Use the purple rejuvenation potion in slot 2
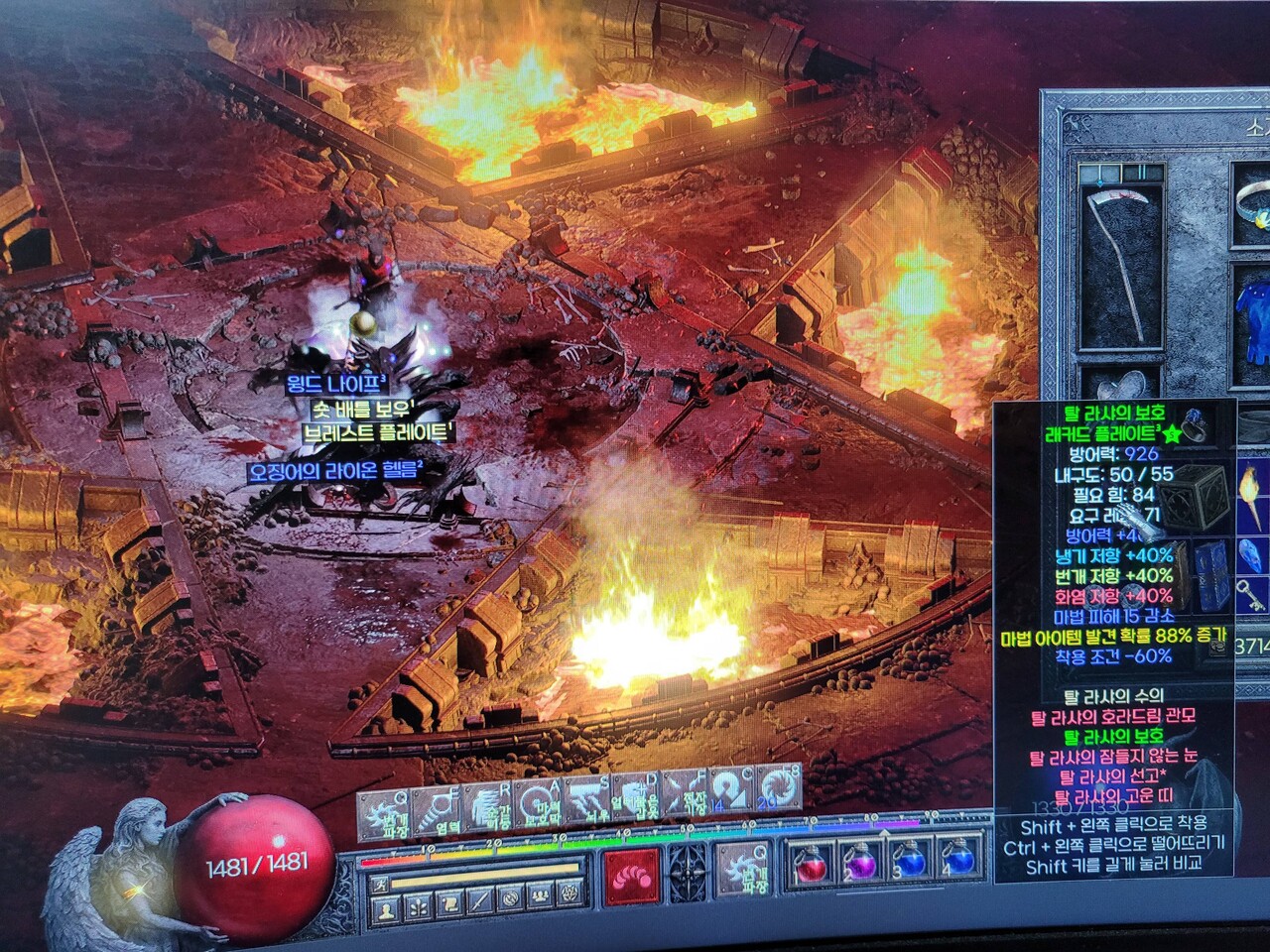Viewport: 1270px width, 952px height. coord(857,863)
